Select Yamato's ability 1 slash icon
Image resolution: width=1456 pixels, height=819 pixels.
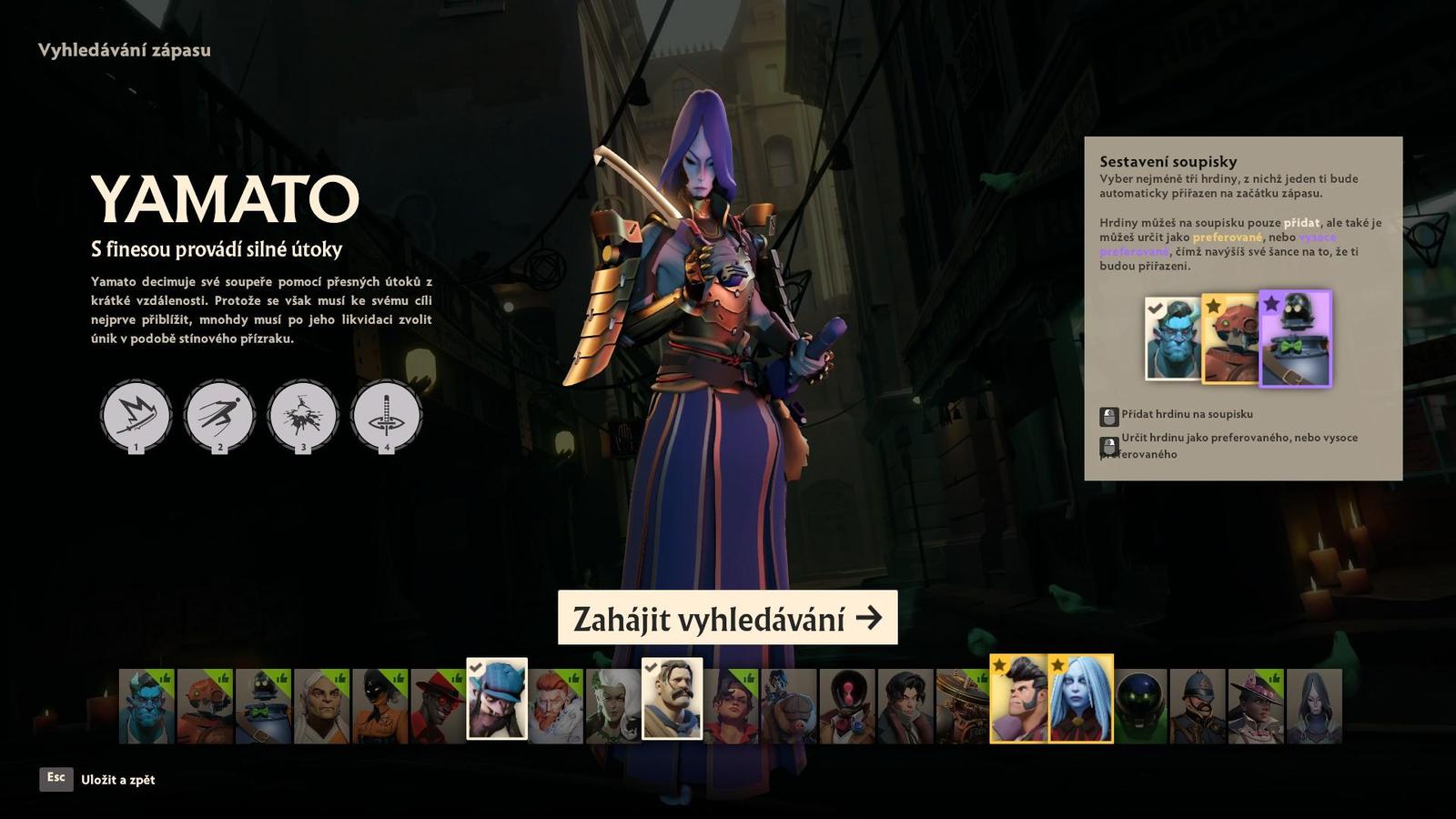(x=135, y=414)
